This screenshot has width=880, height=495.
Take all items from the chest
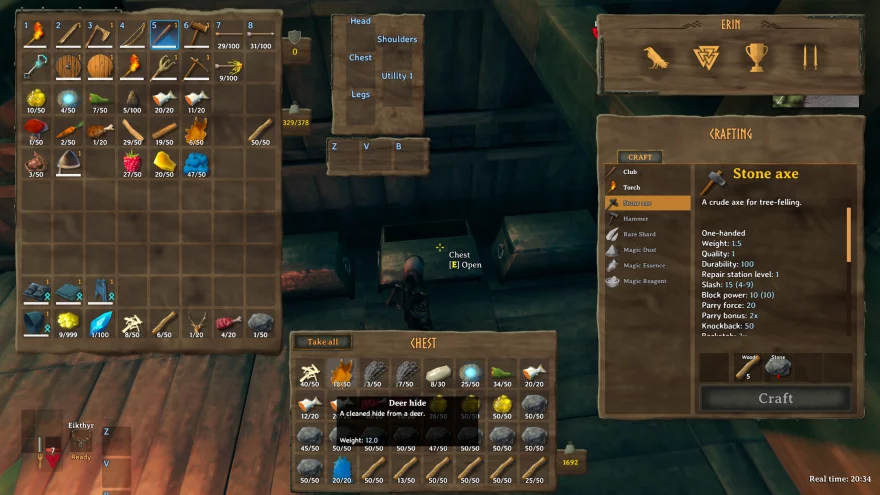[321, 342]
